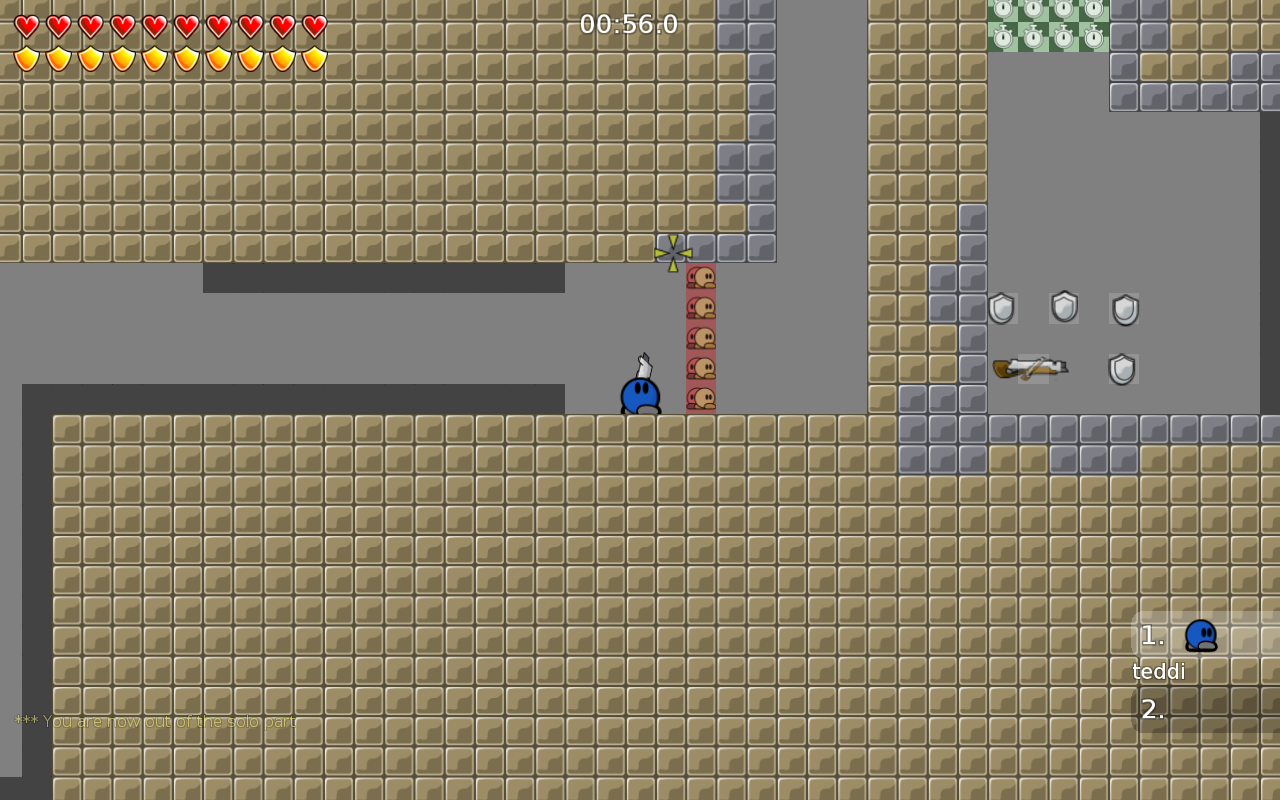Click the green star tile above the red column
The image size is (1280, 800).
point(673,250)
